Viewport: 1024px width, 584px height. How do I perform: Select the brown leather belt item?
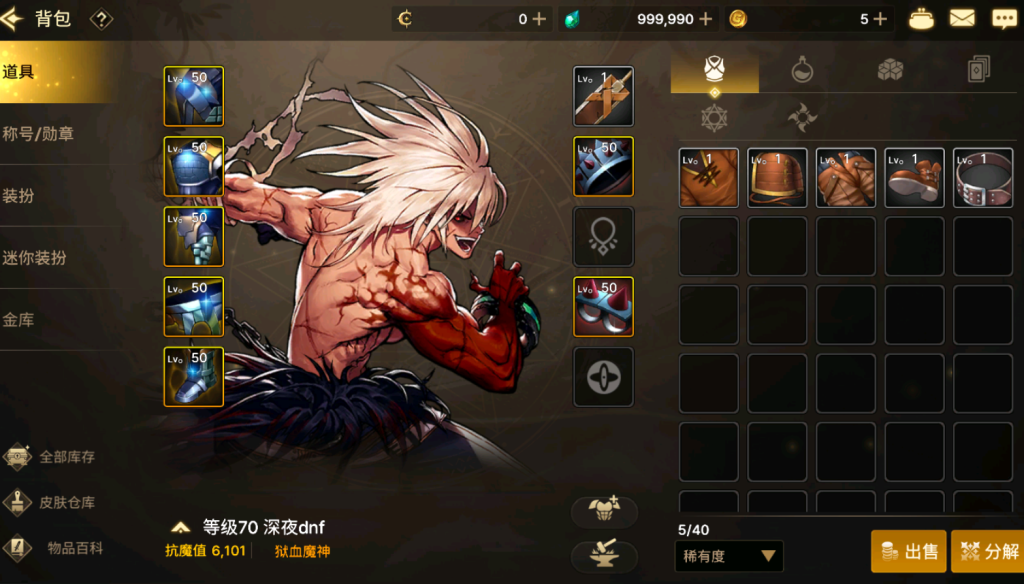click(982, 178)
